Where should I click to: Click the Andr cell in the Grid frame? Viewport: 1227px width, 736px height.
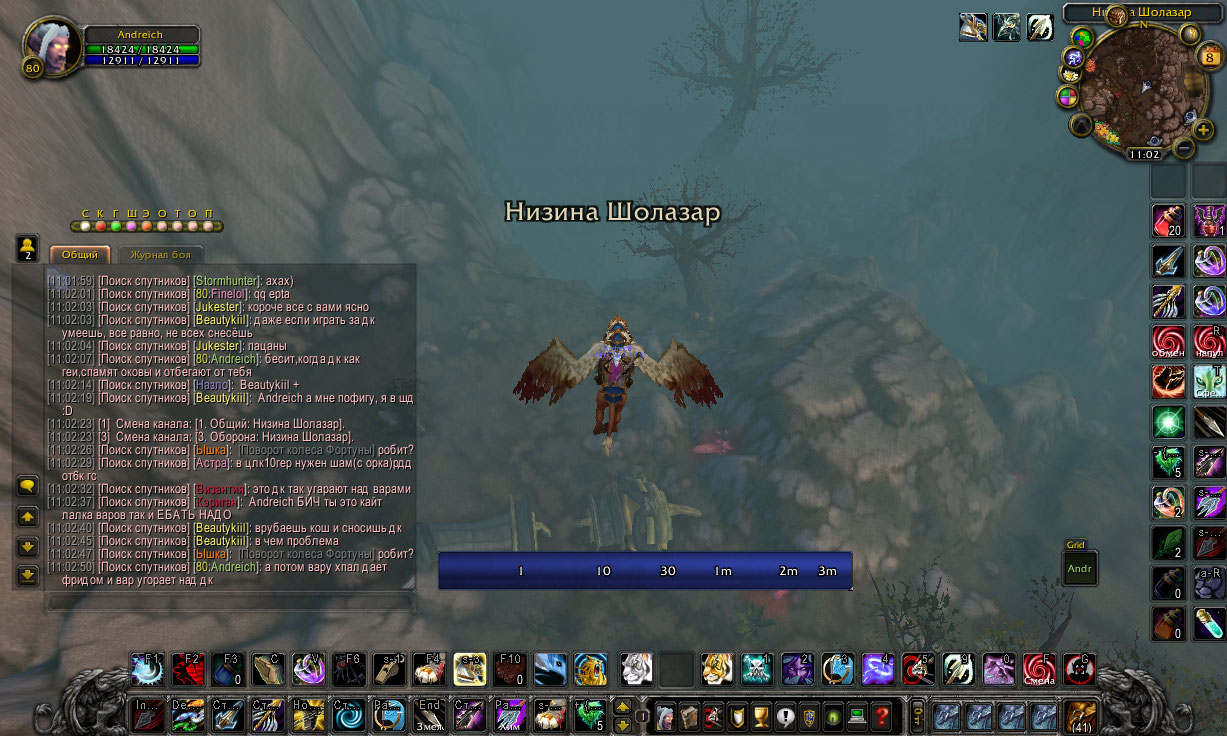(1080, 568)
